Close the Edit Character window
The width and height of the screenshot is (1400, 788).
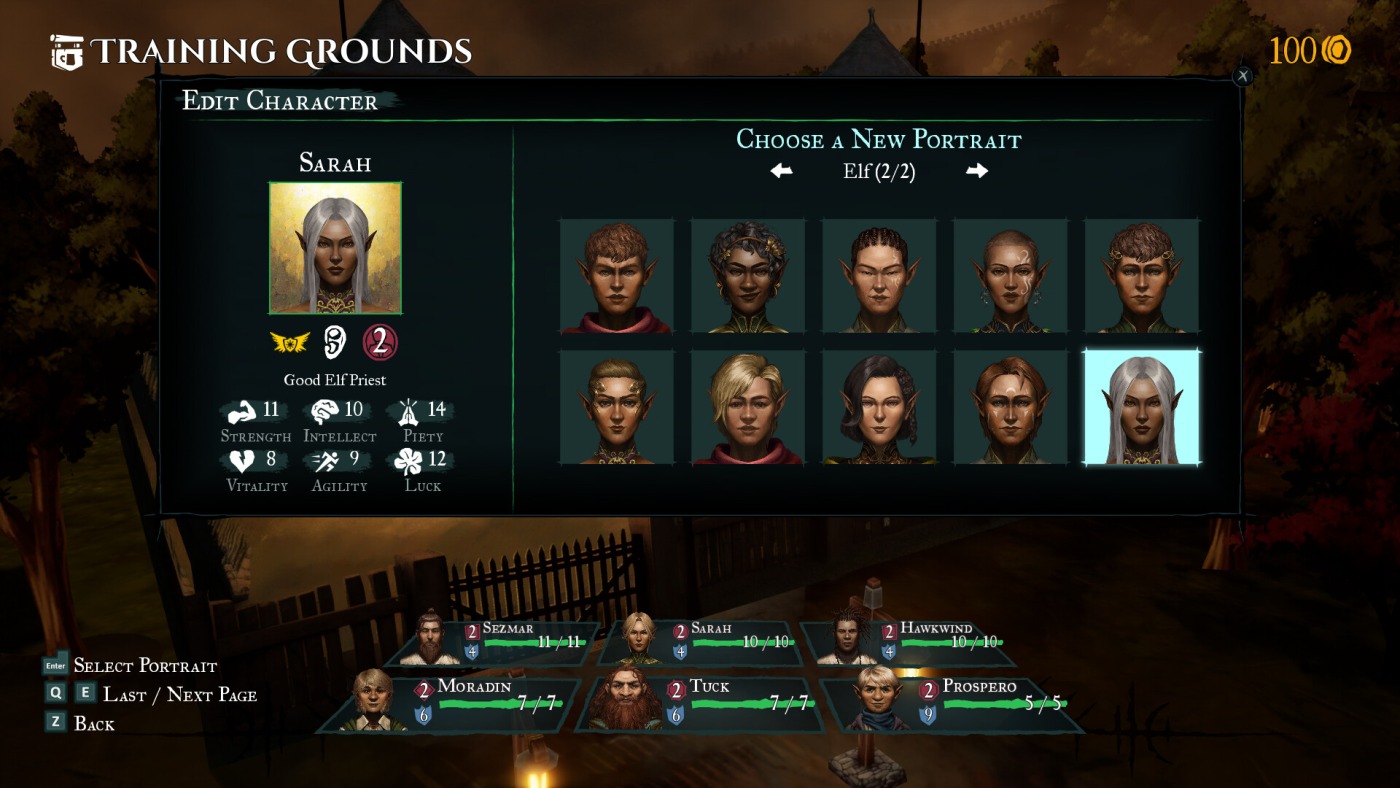1242,76
